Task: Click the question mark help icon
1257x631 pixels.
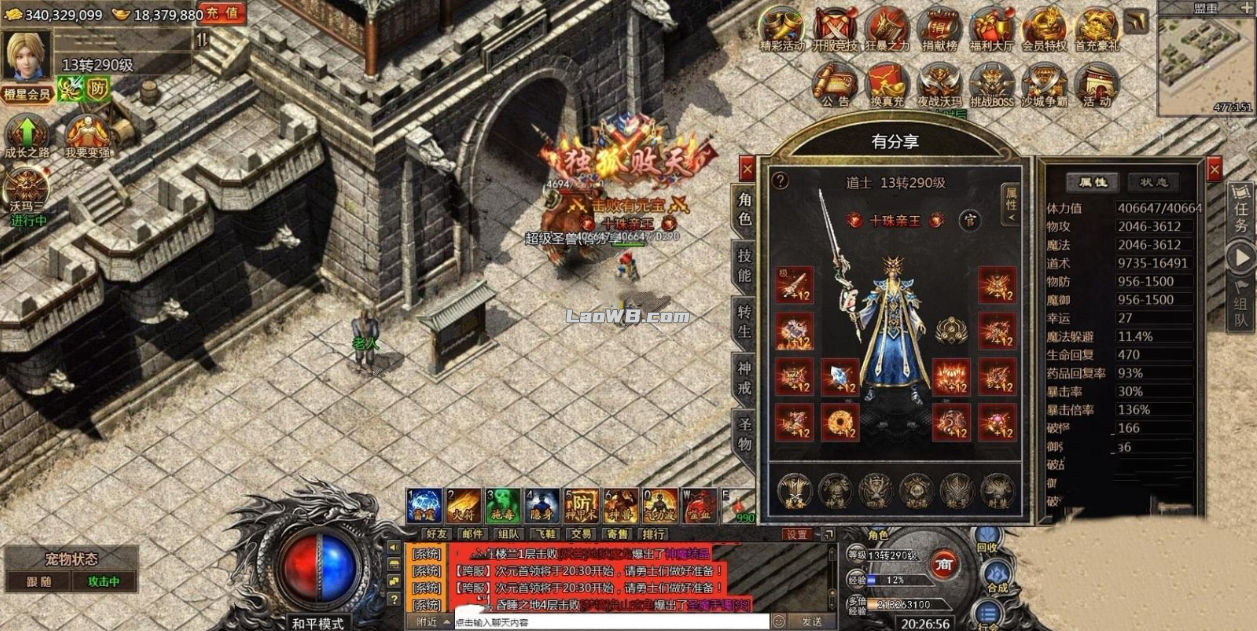Action: 781,181
